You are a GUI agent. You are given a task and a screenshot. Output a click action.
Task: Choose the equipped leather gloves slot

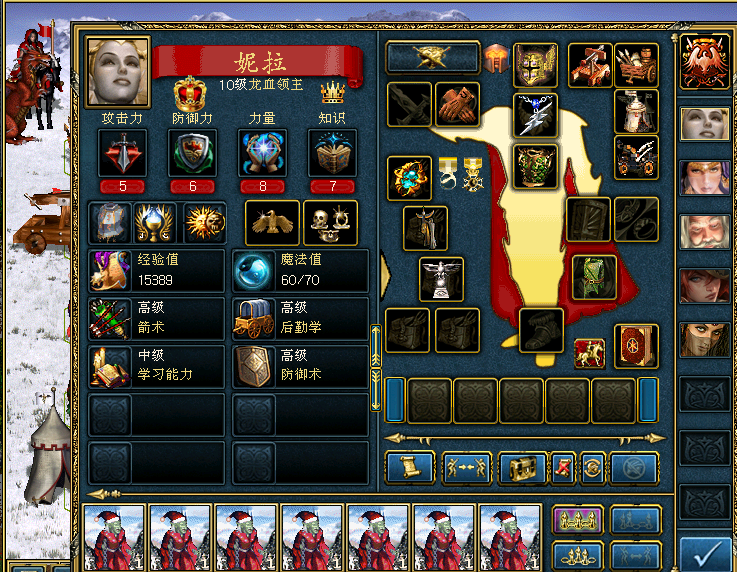[457, 104]
